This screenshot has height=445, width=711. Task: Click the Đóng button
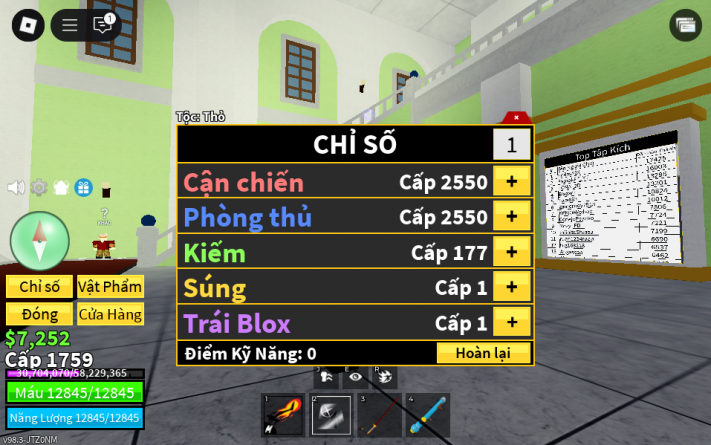pyautogui.click(x=39, y=314)
